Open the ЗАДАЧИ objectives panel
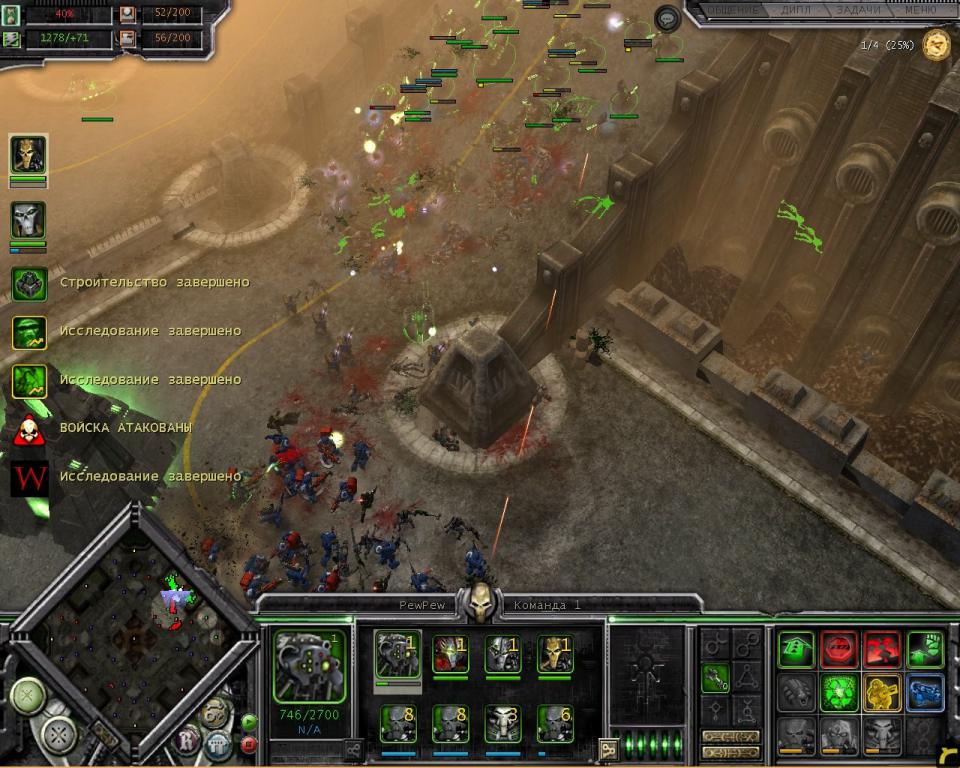 857,11
